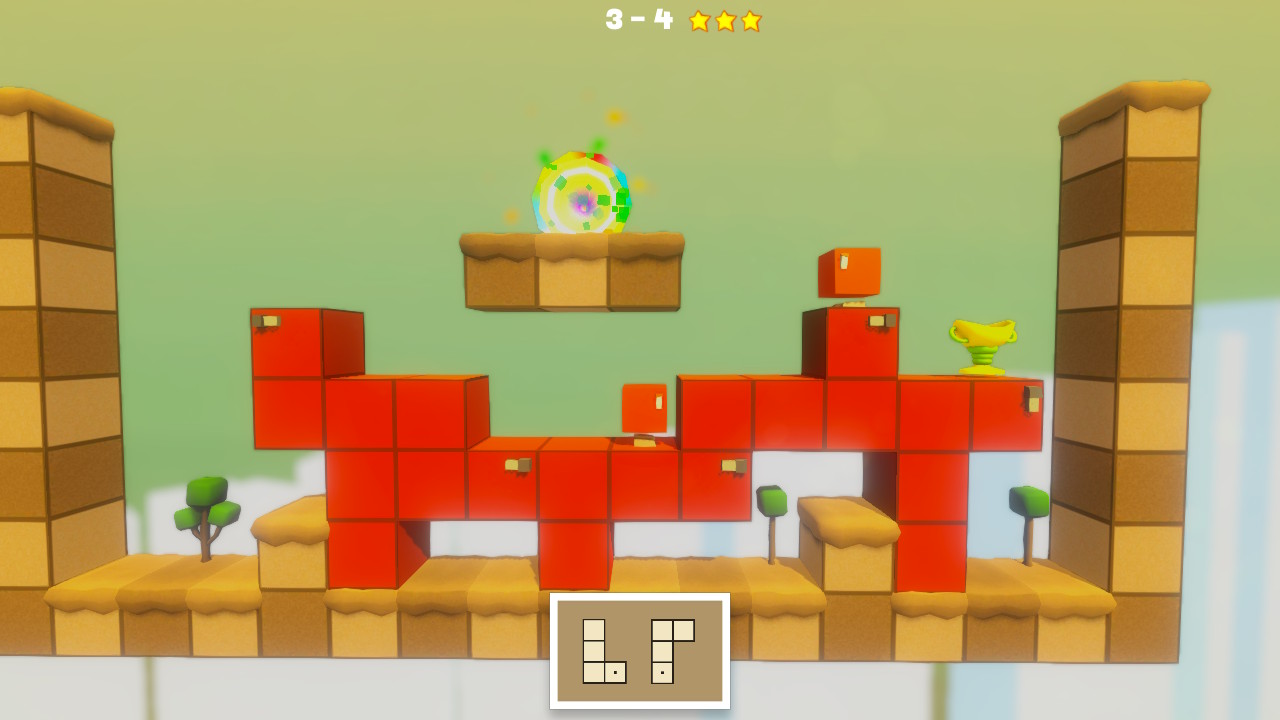
Task: Click the marked square of the J-piece preview
Action: (x=662, y=672)
